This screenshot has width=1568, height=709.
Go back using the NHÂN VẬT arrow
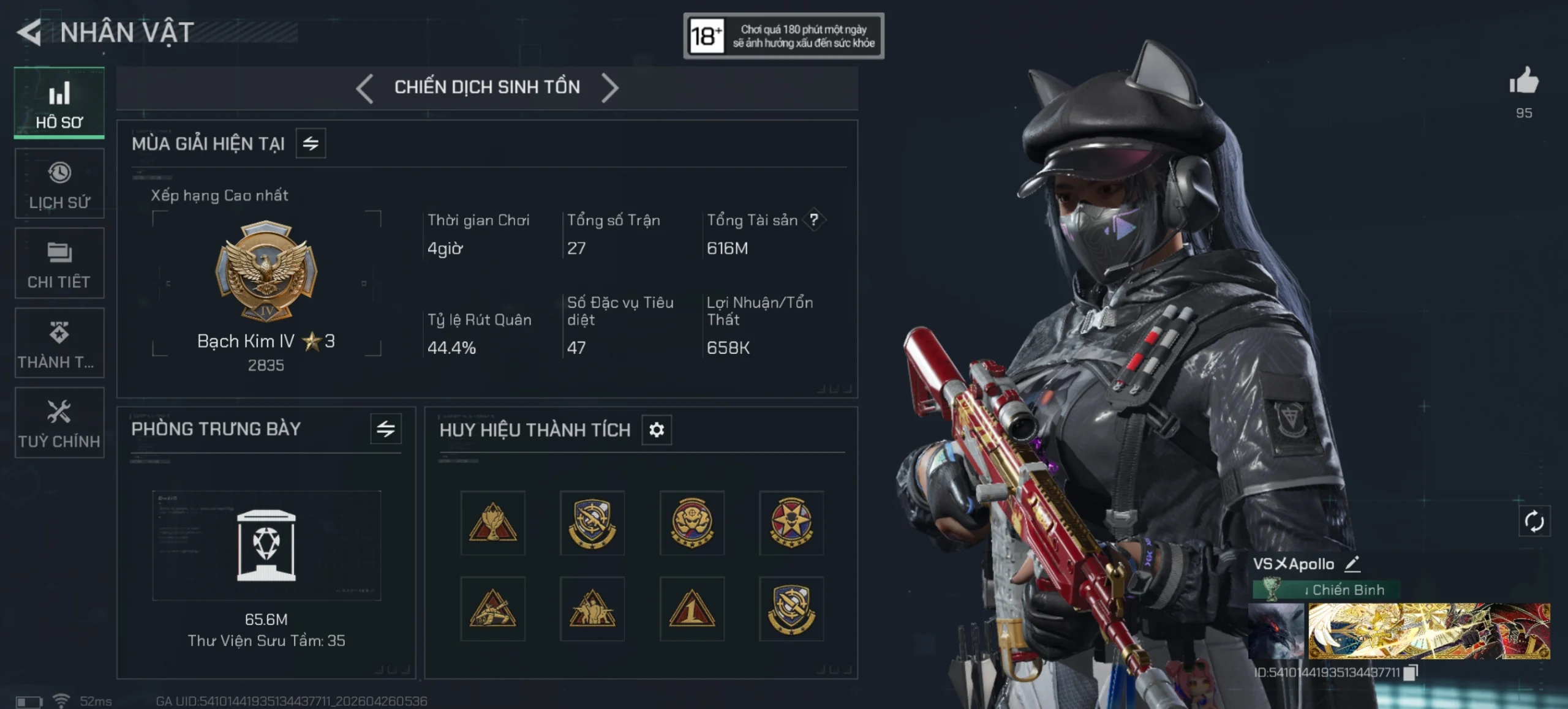click(x=29, y=32)
